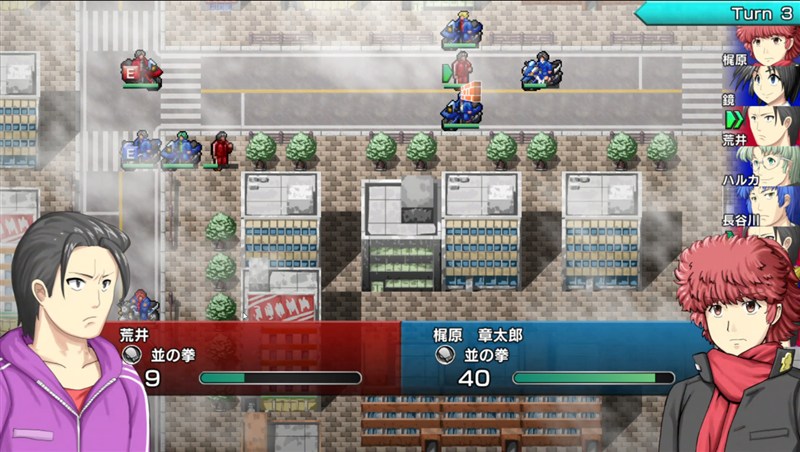Select the red enemy unit marked E on the road
Screen dimensions: 800x452
[x=141, y=68]
